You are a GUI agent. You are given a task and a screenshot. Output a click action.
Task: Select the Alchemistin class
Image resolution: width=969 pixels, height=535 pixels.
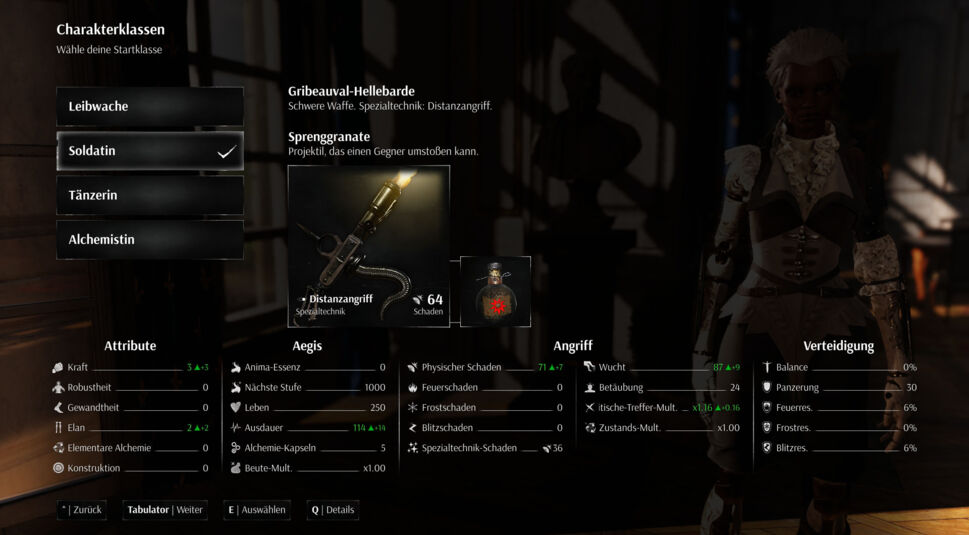[150, 240]
